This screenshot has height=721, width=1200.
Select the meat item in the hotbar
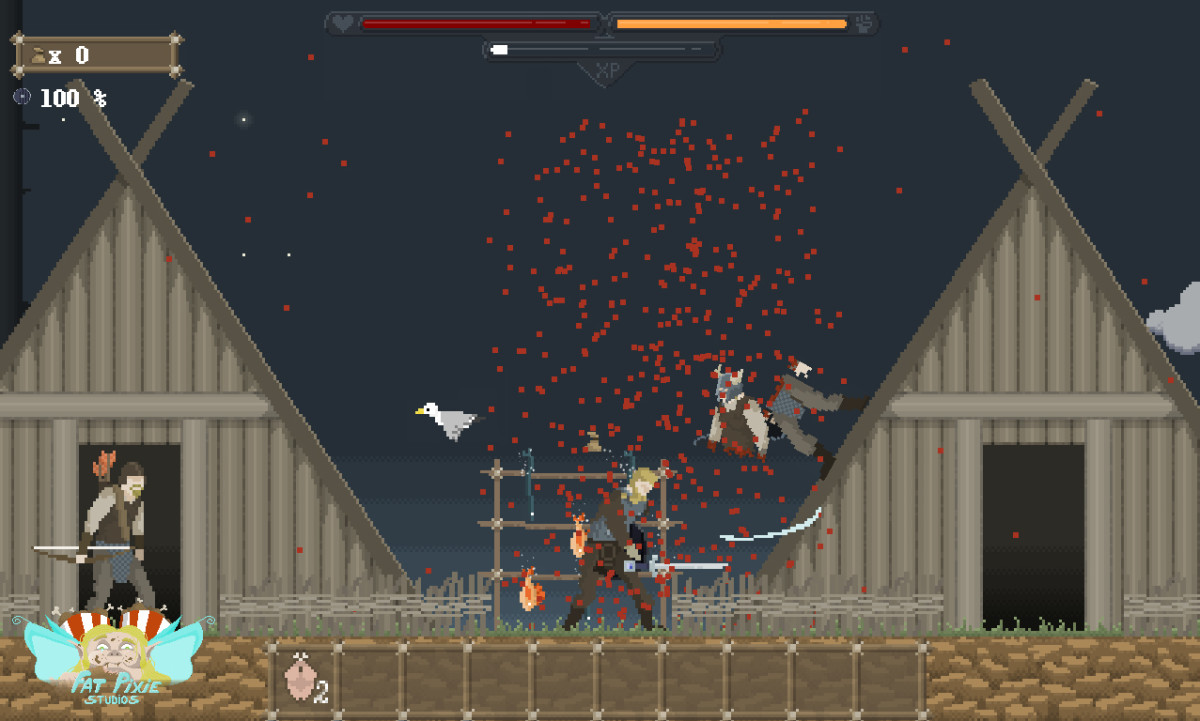point(300,677)
